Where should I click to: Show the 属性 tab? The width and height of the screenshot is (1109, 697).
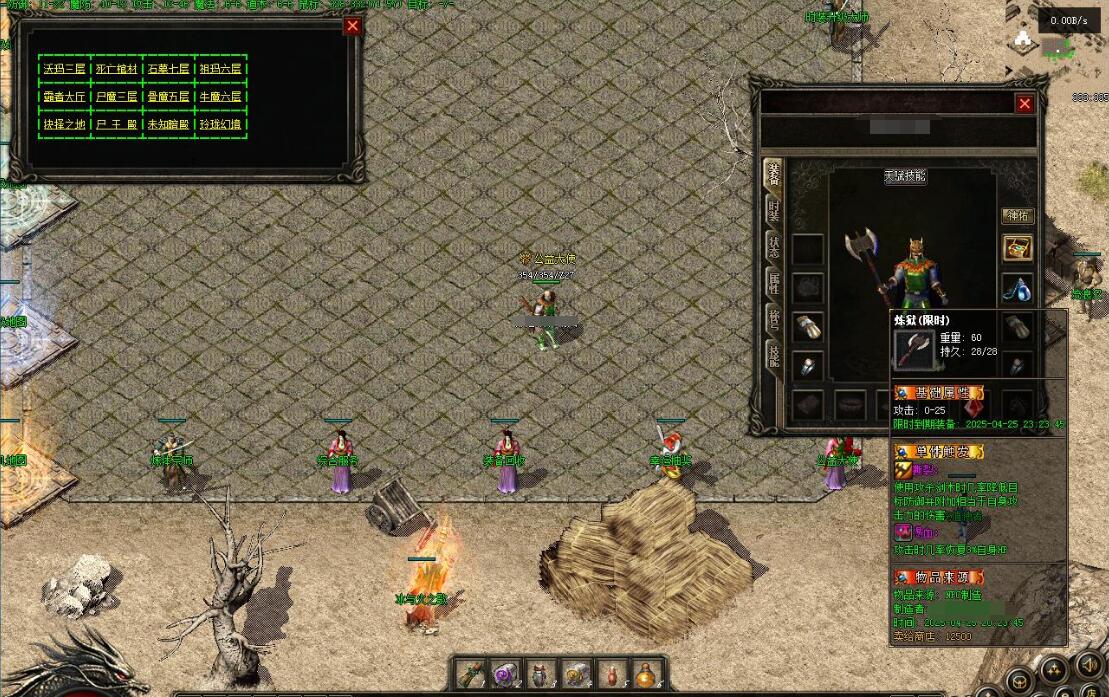(773, 282)
